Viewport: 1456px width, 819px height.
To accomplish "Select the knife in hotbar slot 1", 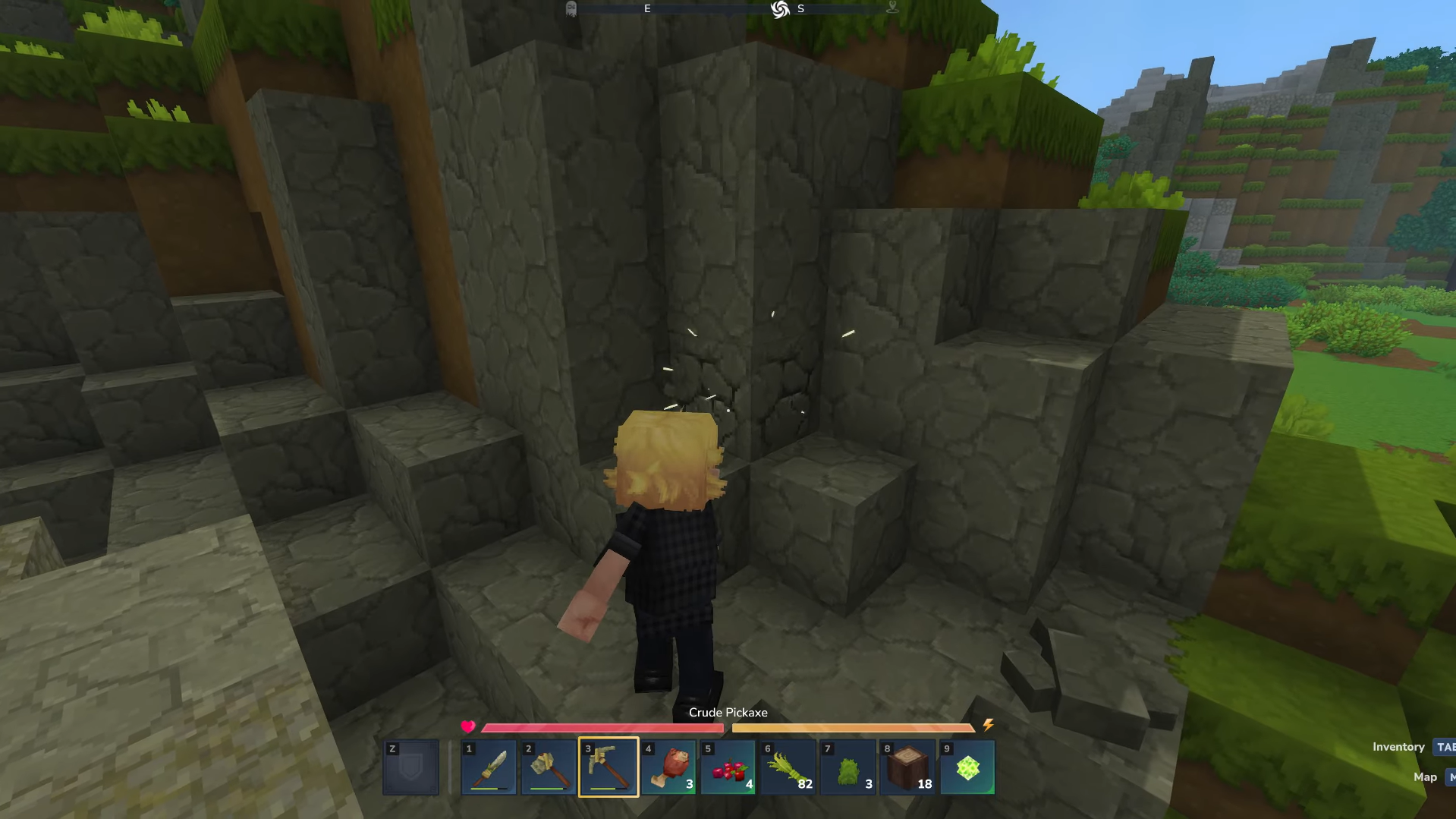I will (x=489, y=767).
